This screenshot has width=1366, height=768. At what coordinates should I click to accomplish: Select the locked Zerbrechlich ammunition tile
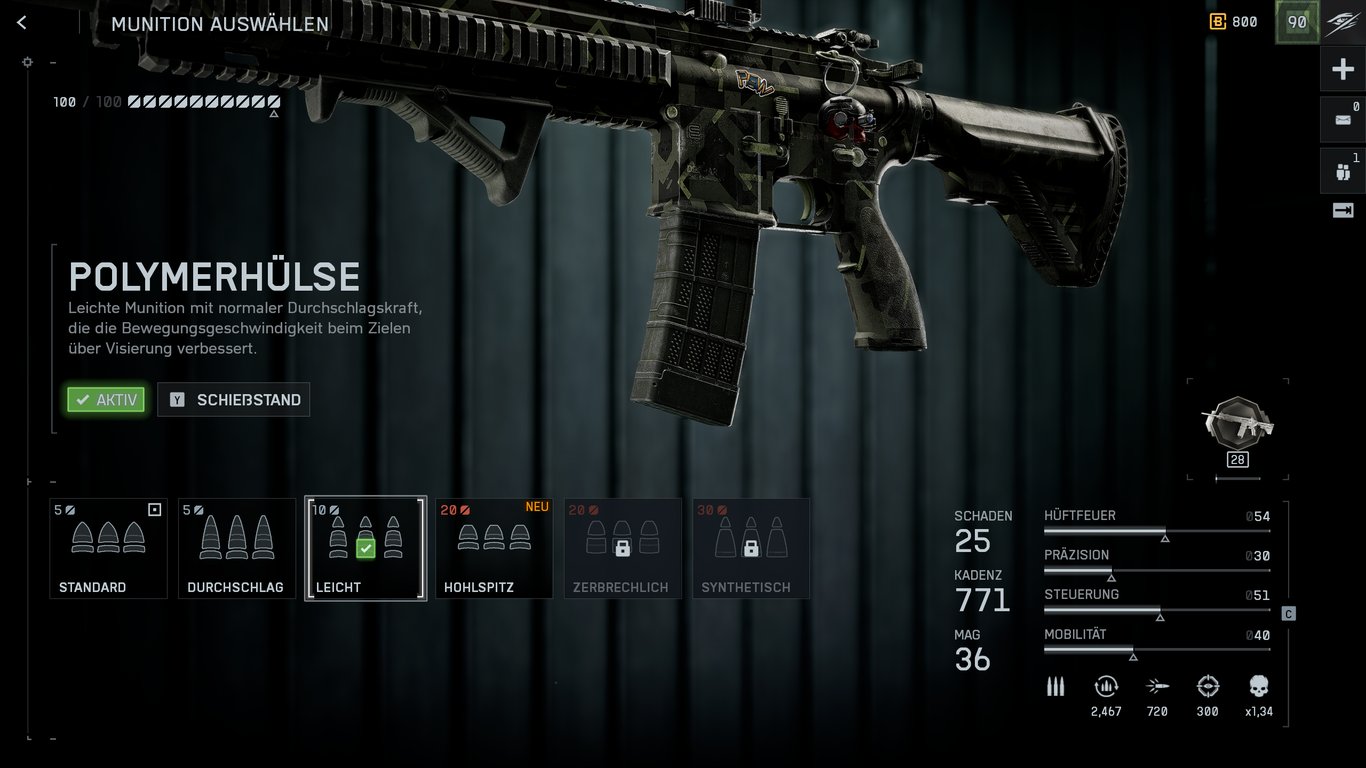pos(622,548)
